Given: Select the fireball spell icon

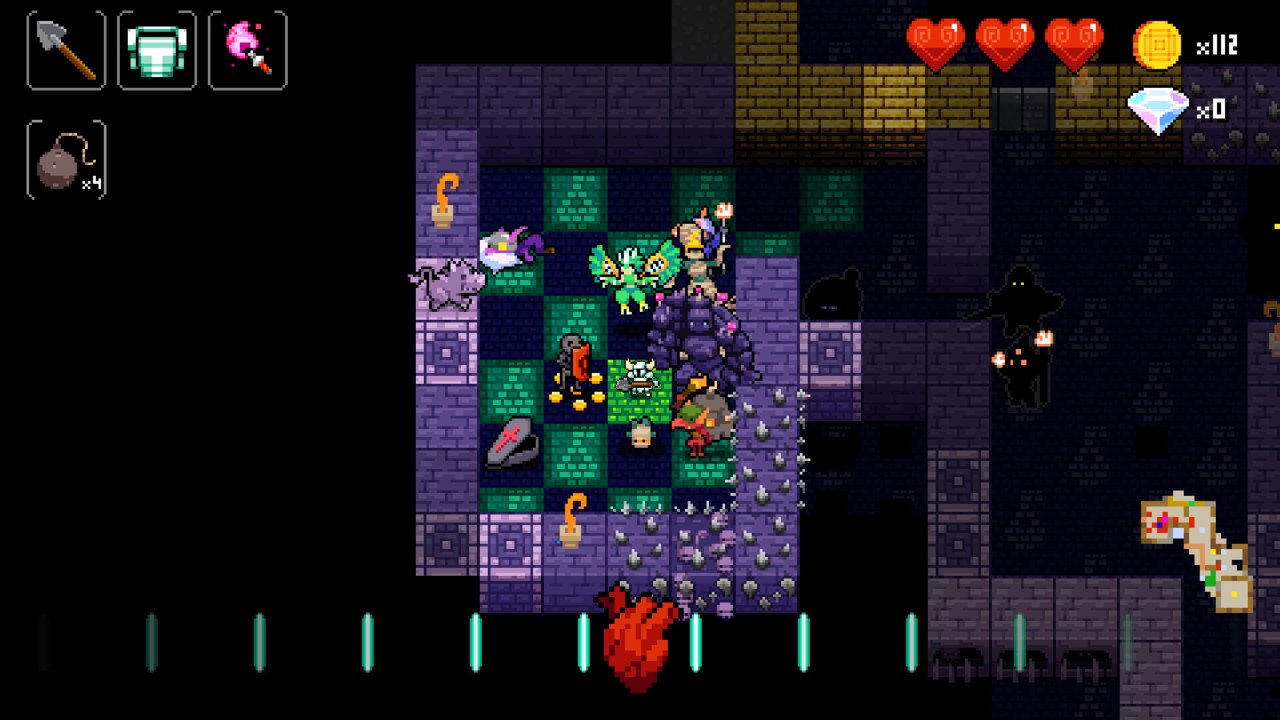Looking at the screenshot, I should [247, 49].
